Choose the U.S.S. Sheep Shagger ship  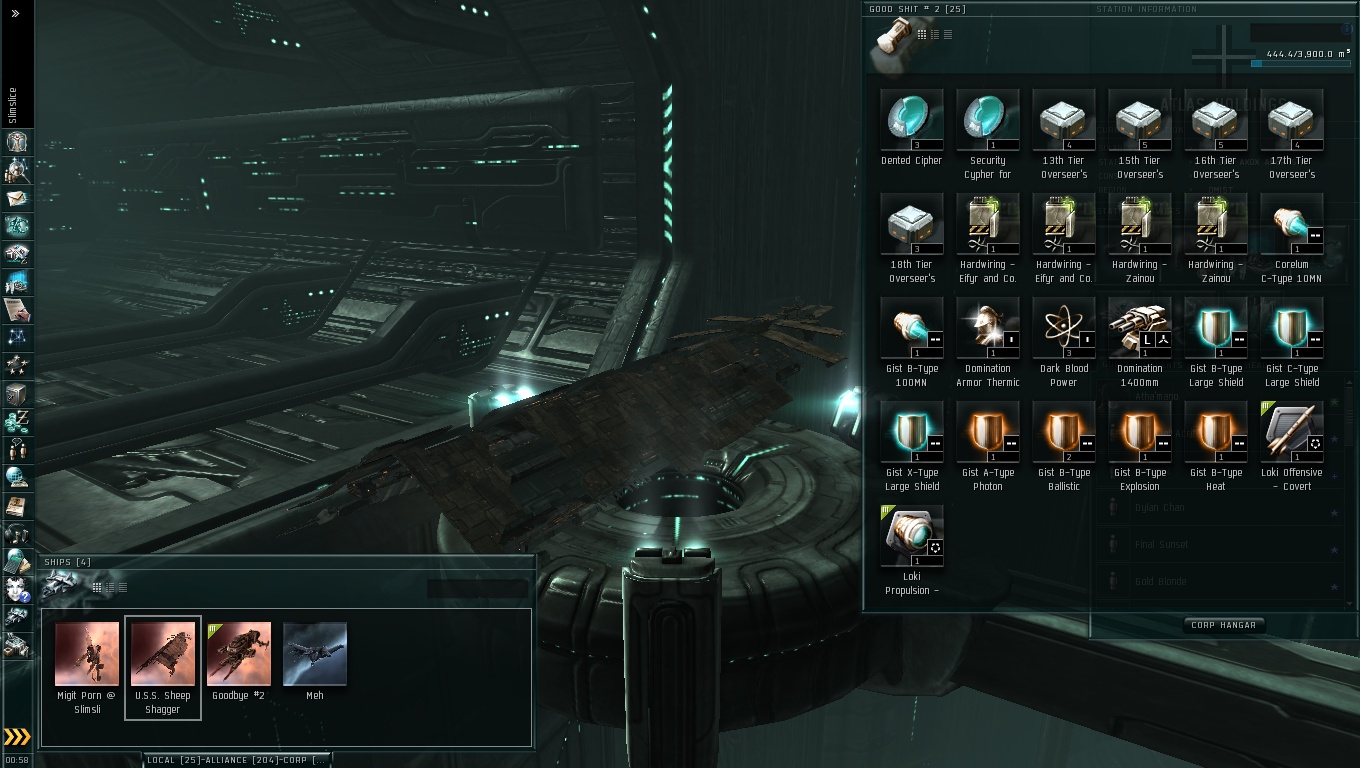tap(162, 654)
